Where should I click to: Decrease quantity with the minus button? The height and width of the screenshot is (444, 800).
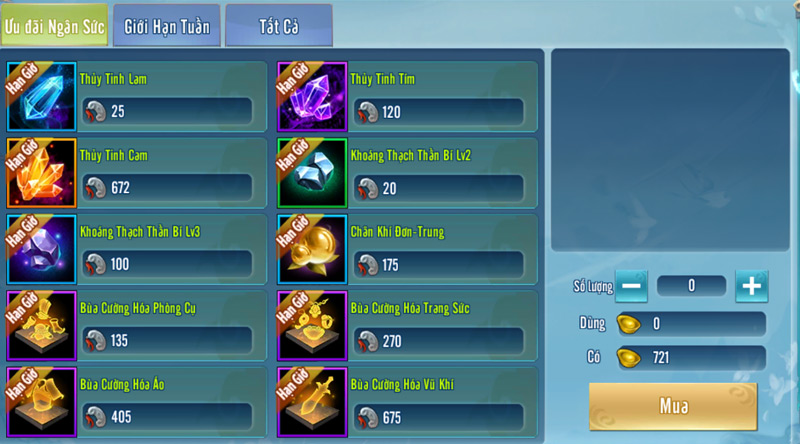point(631,286)
